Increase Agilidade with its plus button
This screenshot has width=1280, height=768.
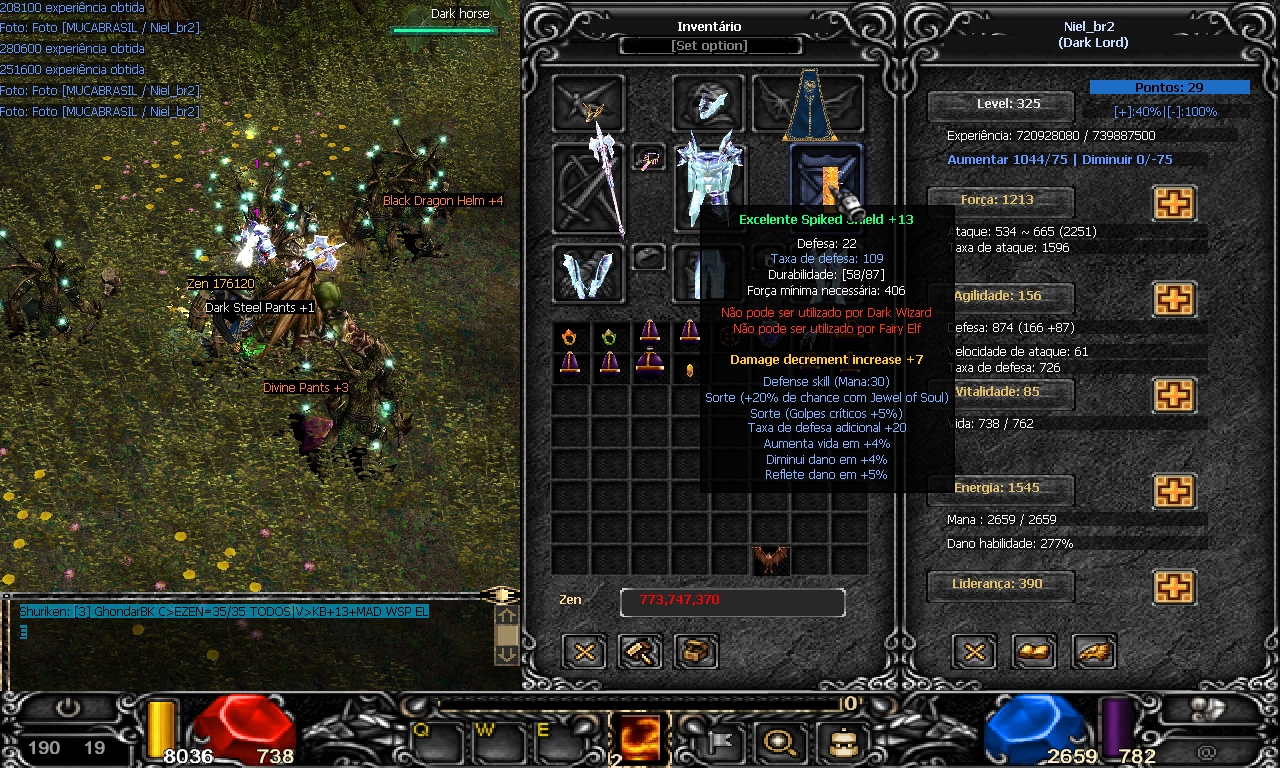point(1174,299)
